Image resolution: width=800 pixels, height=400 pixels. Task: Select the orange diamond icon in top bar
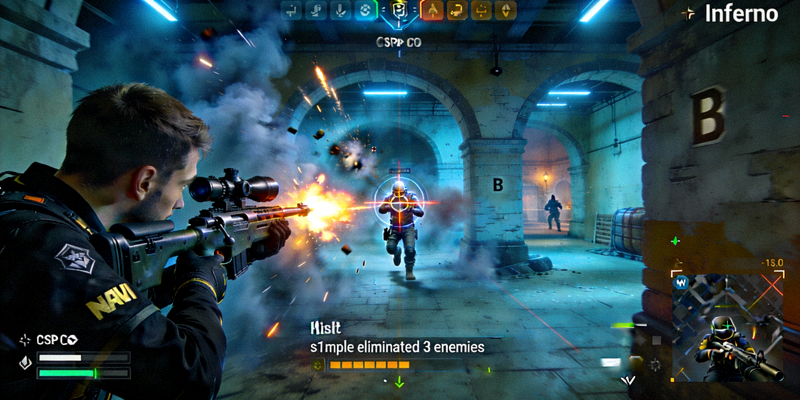point(507,11)
